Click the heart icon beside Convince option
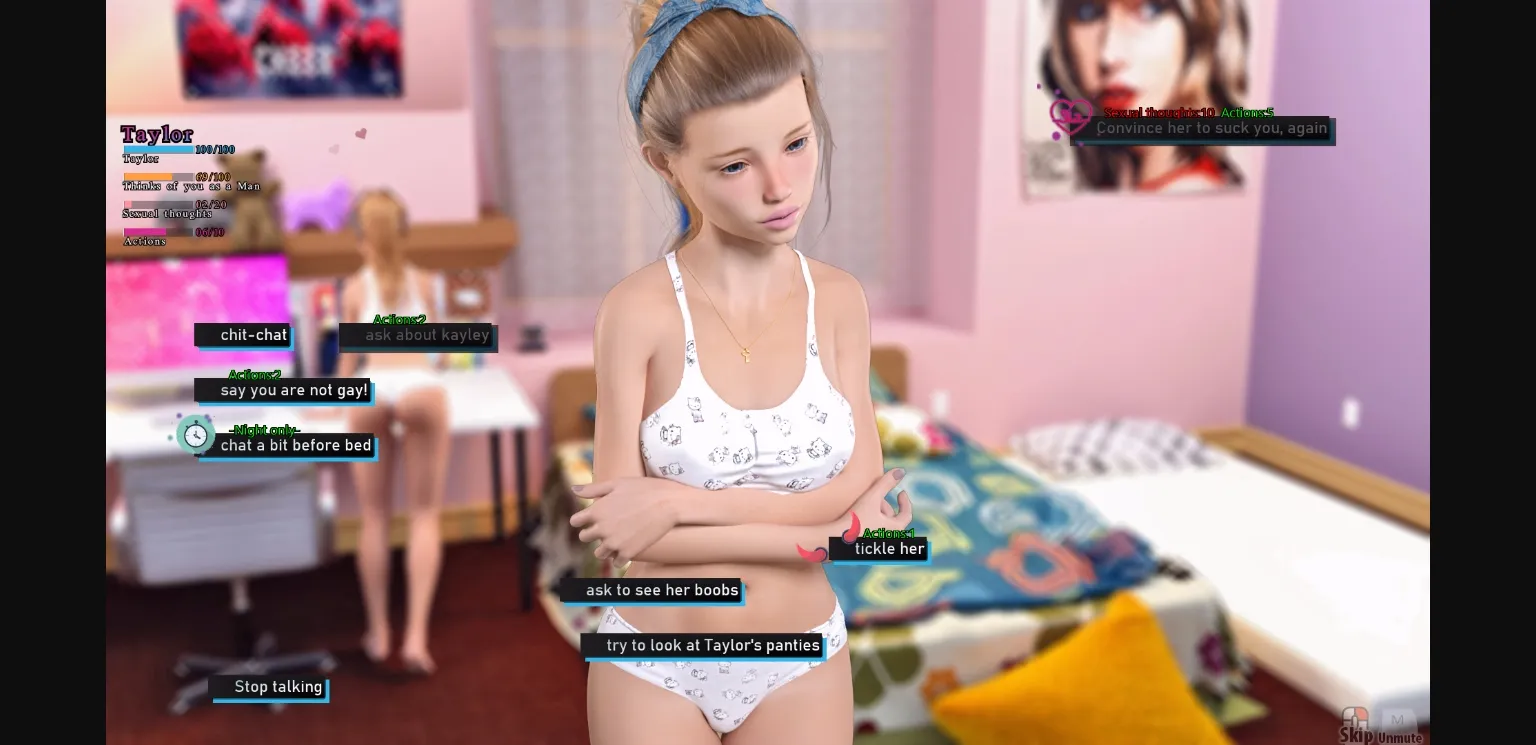 [x=1071, y=117]
